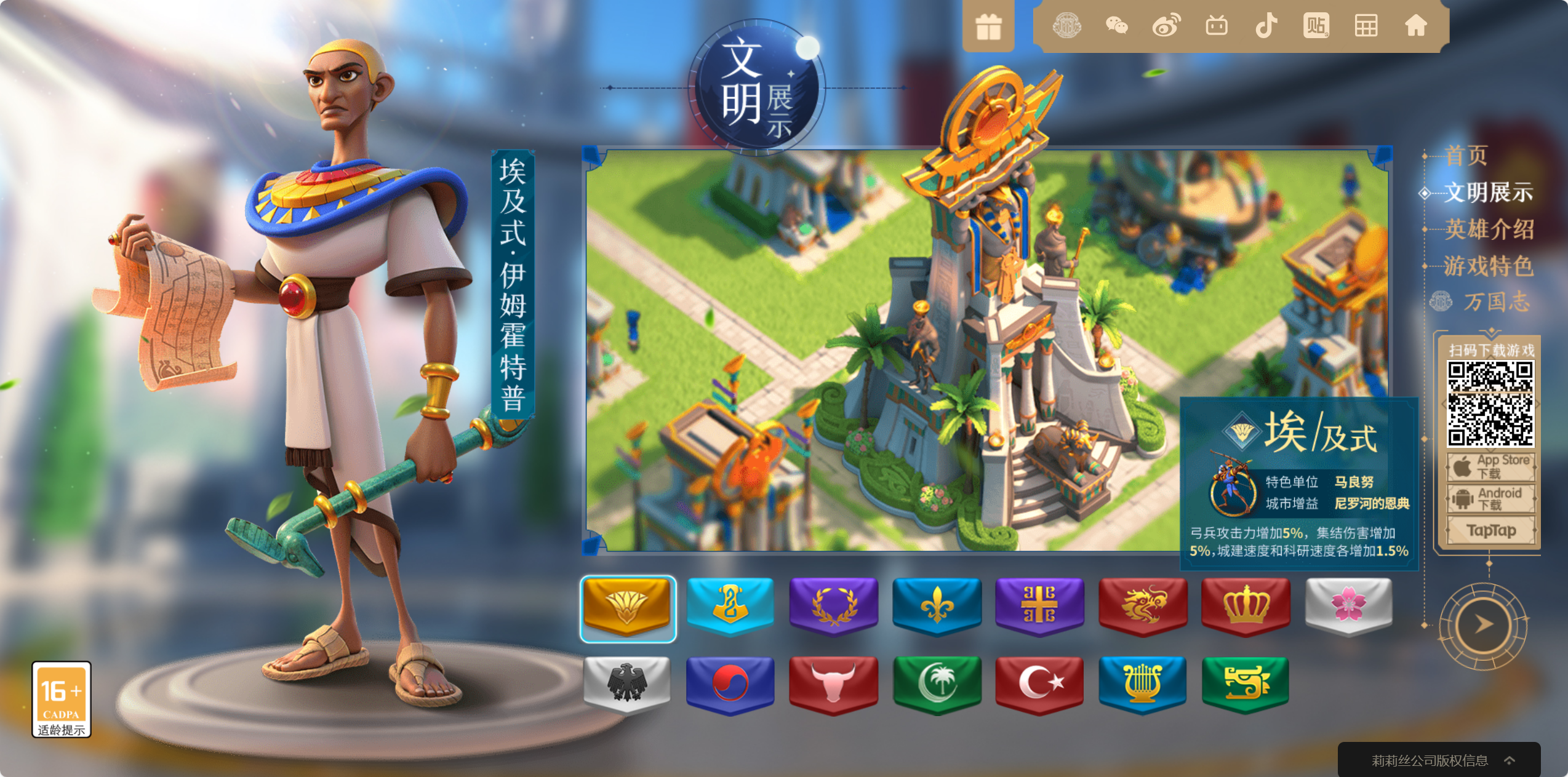Image resolution: width=1568 pixels, height=777 pixels.
Task: Open the gift box rewards icon
Action: pos(988,27)
